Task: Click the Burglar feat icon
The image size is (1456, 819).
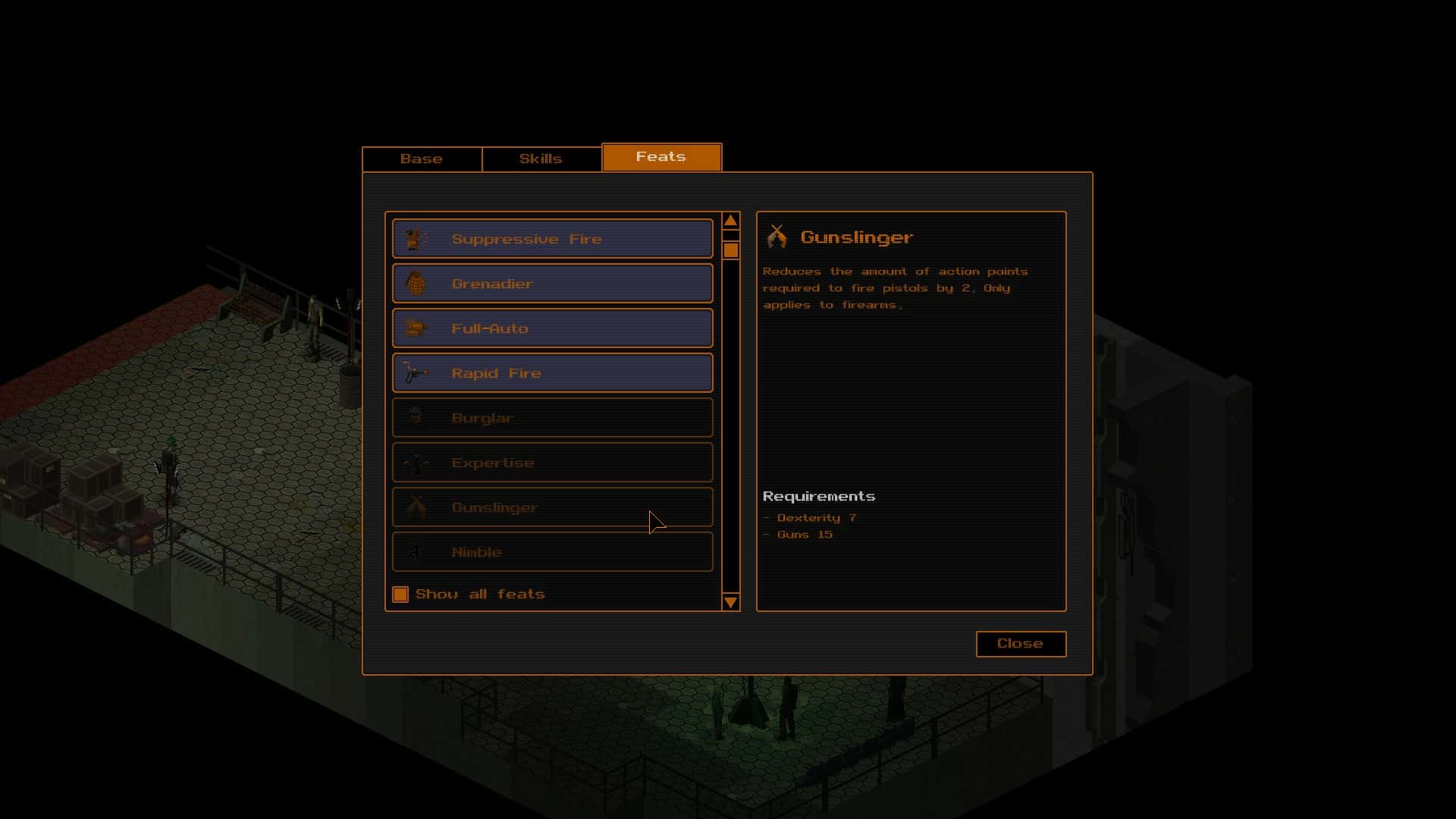Action: point(414,417)
